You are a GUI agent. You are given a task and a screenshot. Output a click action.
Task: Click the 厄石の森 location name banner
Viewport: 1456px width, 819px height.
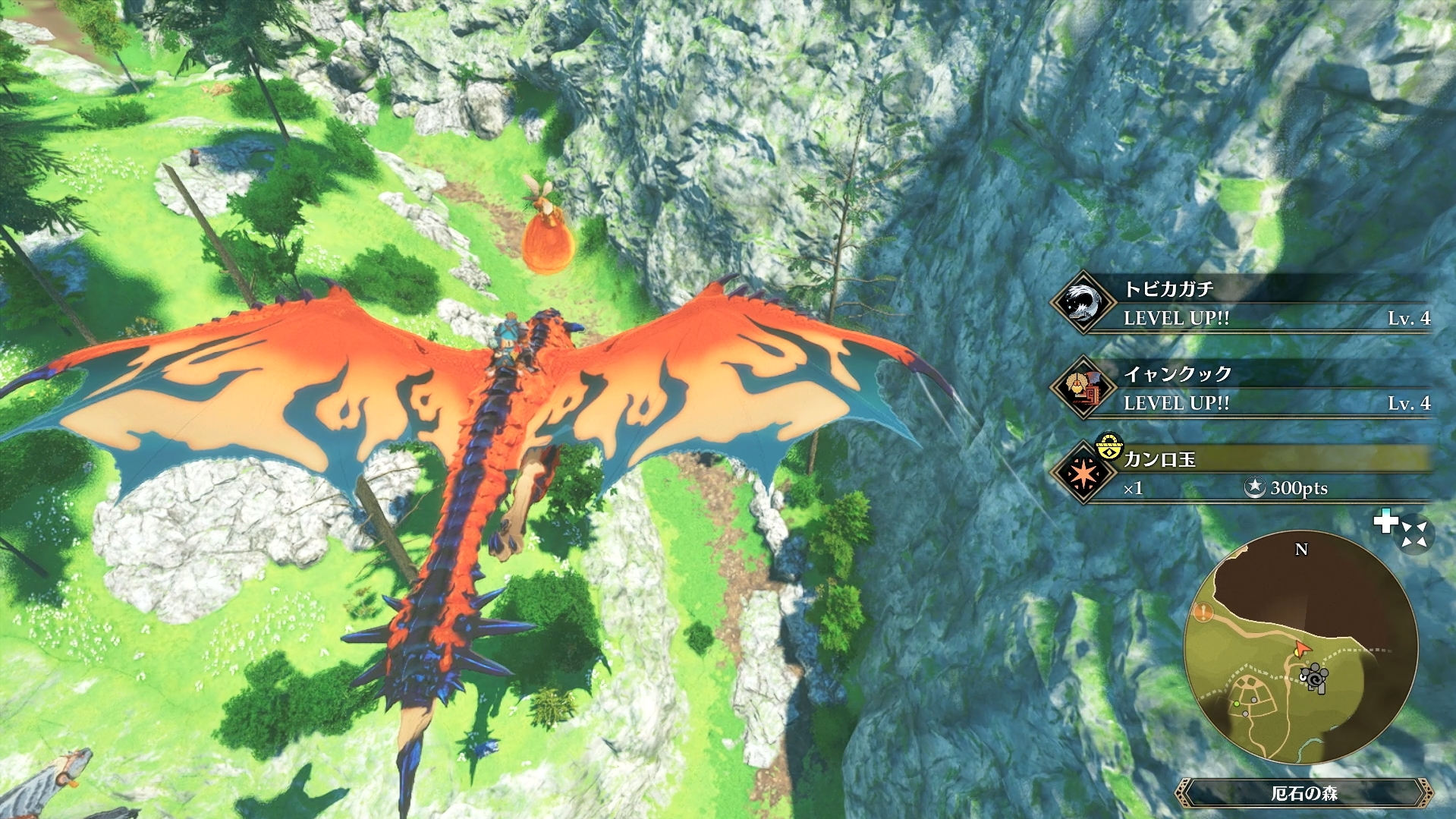(x=1303, y=793)
